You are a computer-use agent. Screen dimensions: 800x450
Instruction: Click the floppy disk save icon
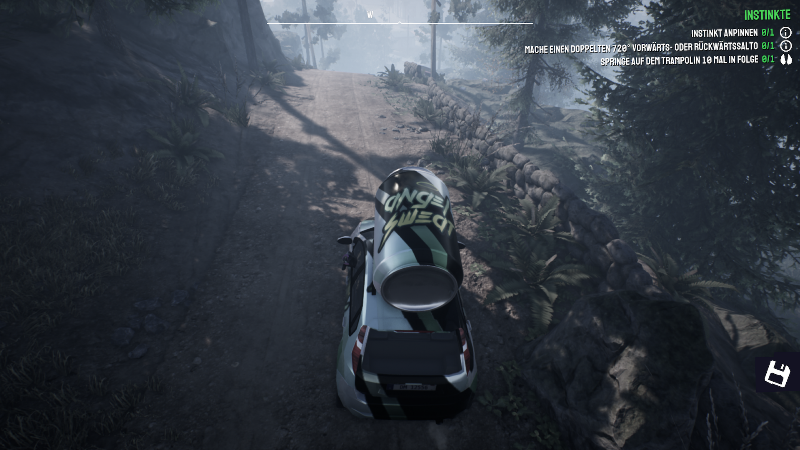pyautogui.click(x=777, y=374)
